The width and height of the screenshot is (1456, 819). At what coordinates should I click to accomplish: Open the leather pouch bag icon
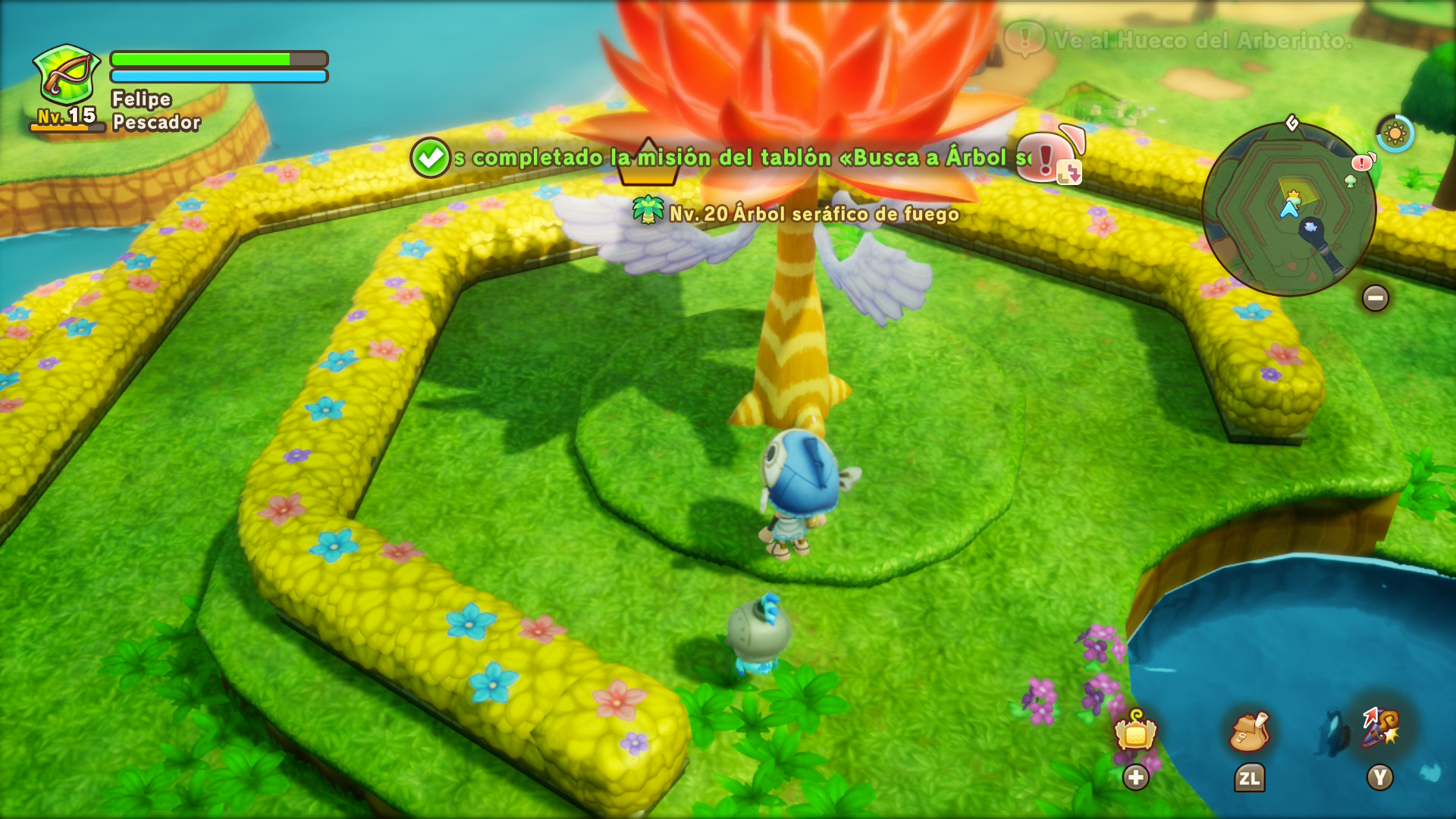pyautogui.click(x=1249, y=732)
